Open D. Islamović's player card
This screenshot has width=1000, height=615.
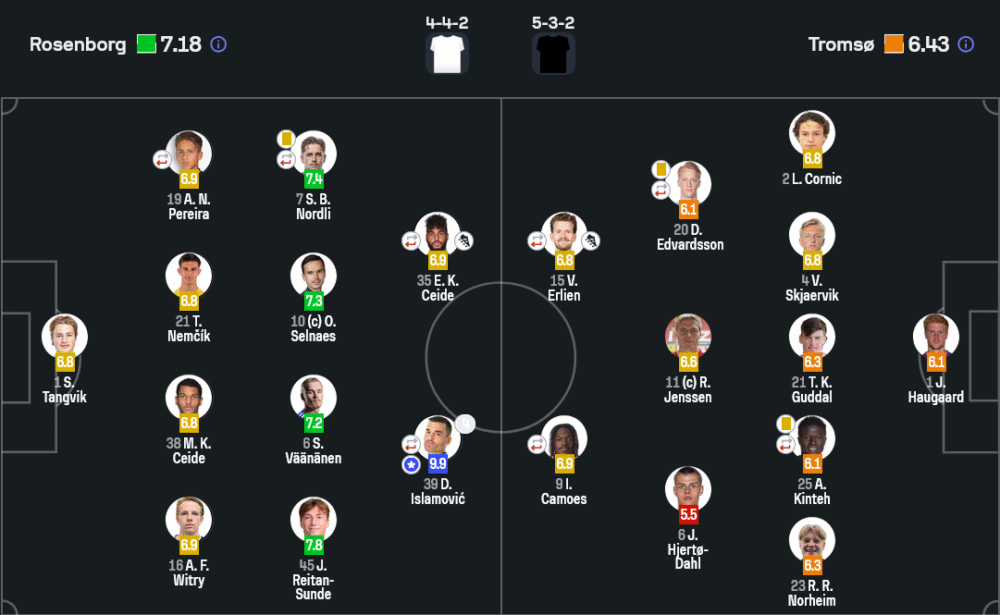pyautogui.click(x=437, y=439)
